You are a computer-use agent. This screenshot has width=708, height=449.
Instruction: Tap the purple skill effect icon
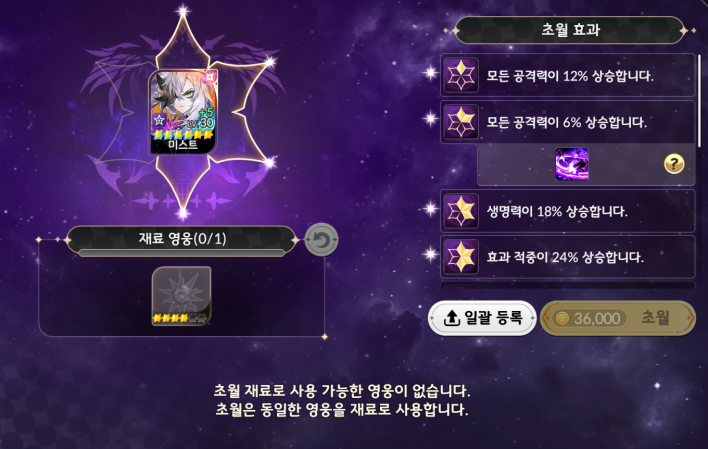(572, 164)
